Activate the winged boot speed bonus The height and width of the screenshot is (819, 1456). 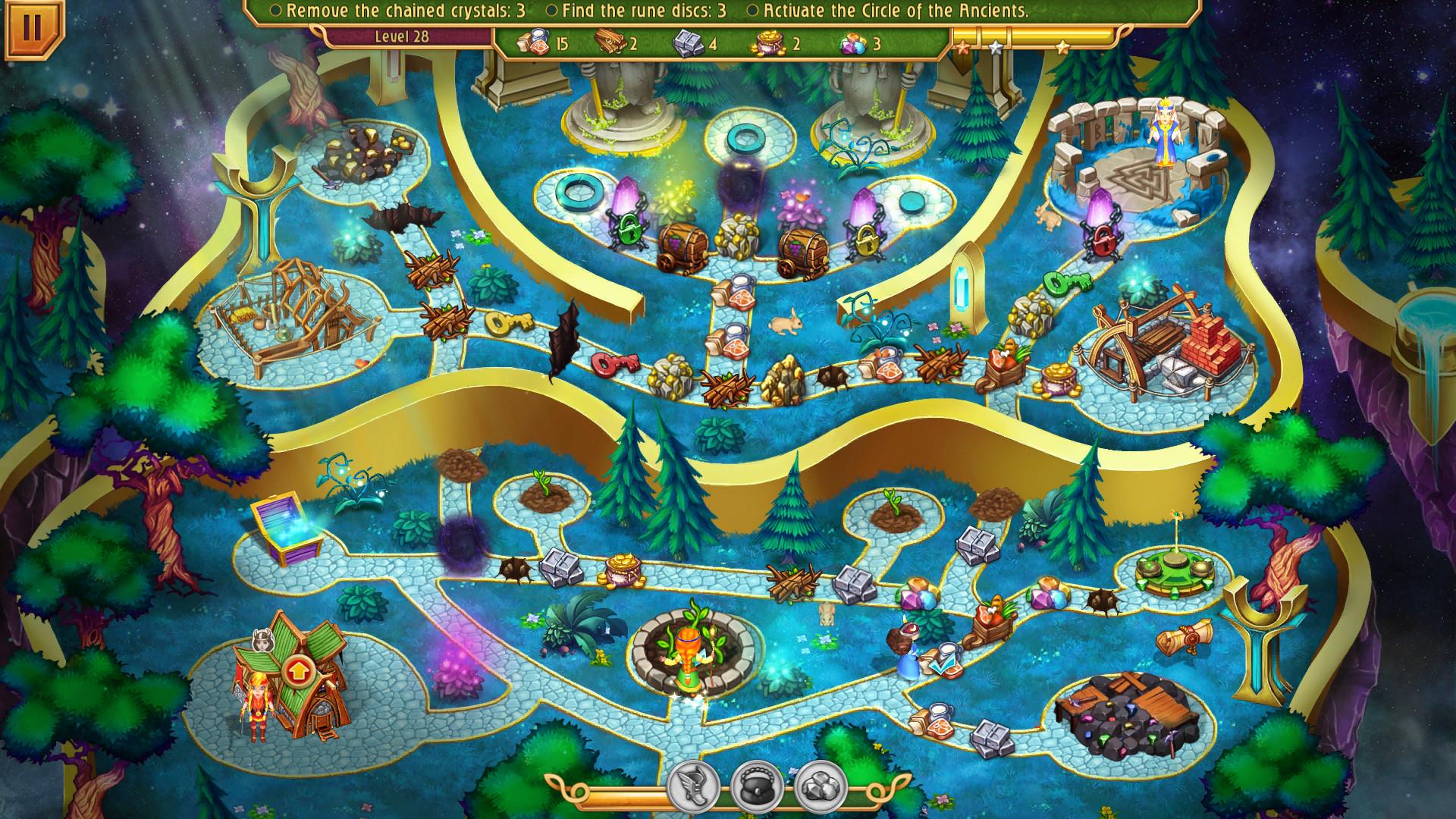(692, 787)
